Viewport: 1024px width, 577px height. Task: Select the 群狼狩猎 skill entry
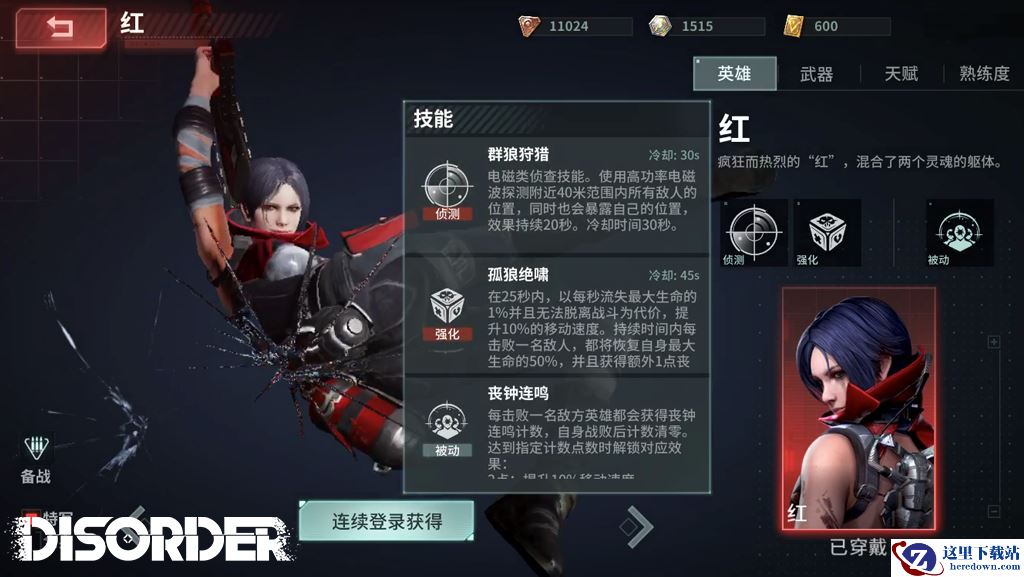pyautogui.click(x=556, y=192)
